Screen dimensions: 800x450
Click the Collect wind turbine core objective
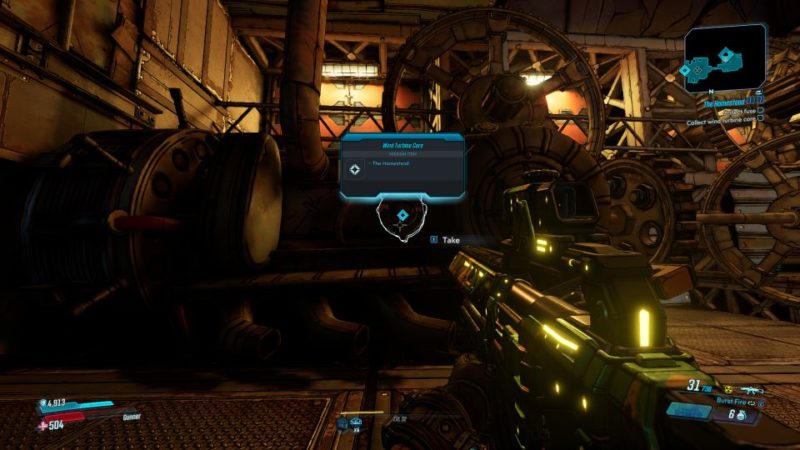click(x=720, y=121)
